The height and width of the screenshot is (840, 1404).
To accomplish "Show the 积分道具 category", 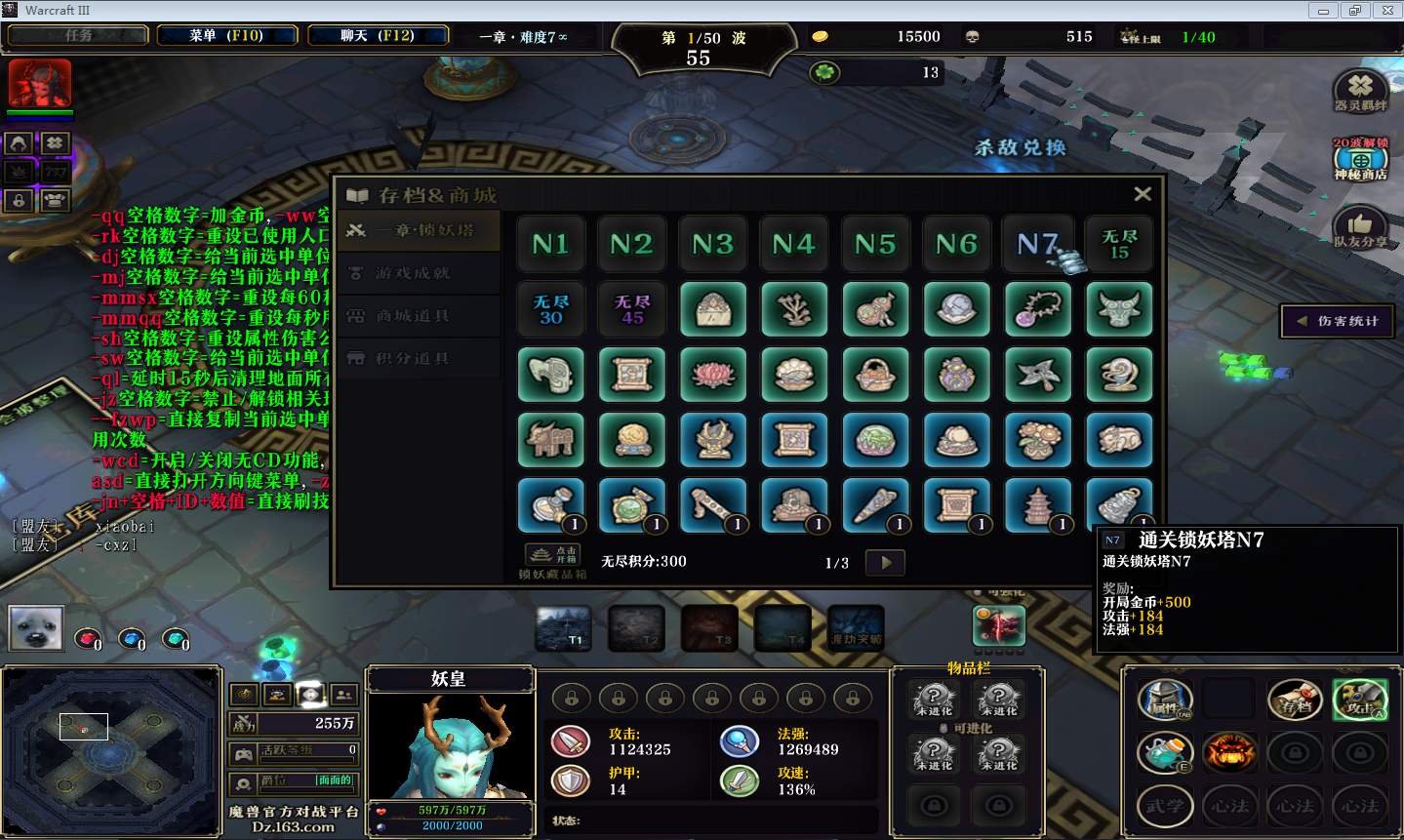I will (414, 358).
